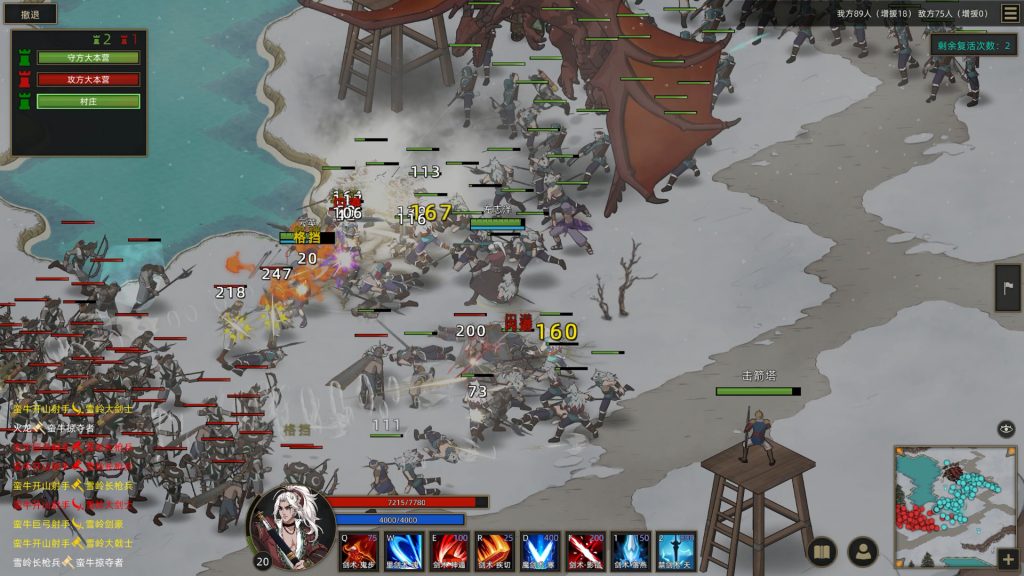1024x576 pixels.
Task: Activate skill slot 2 falling sword ability
Action: [677, 551]
